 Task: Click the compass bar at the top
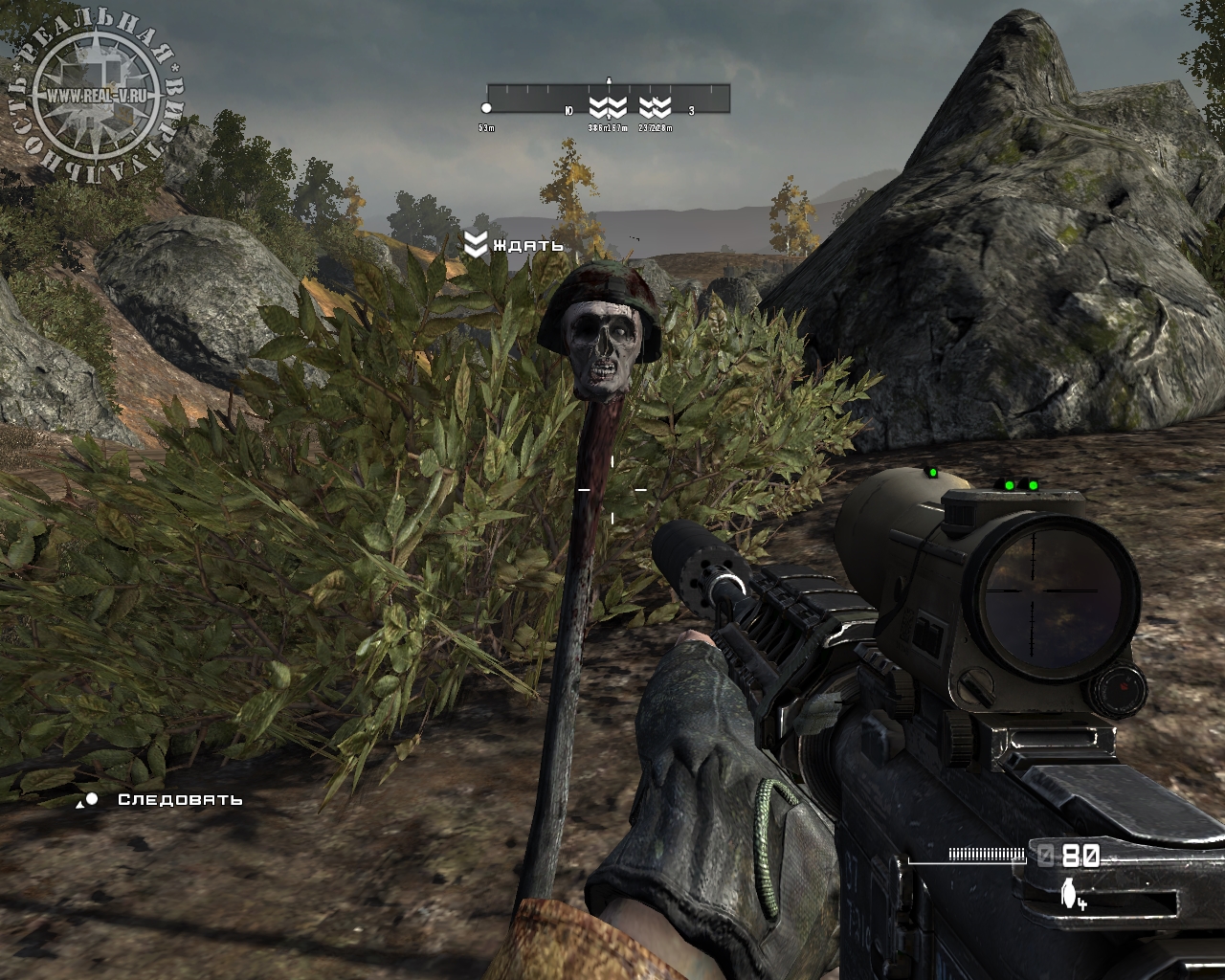[x=609, y=99]
